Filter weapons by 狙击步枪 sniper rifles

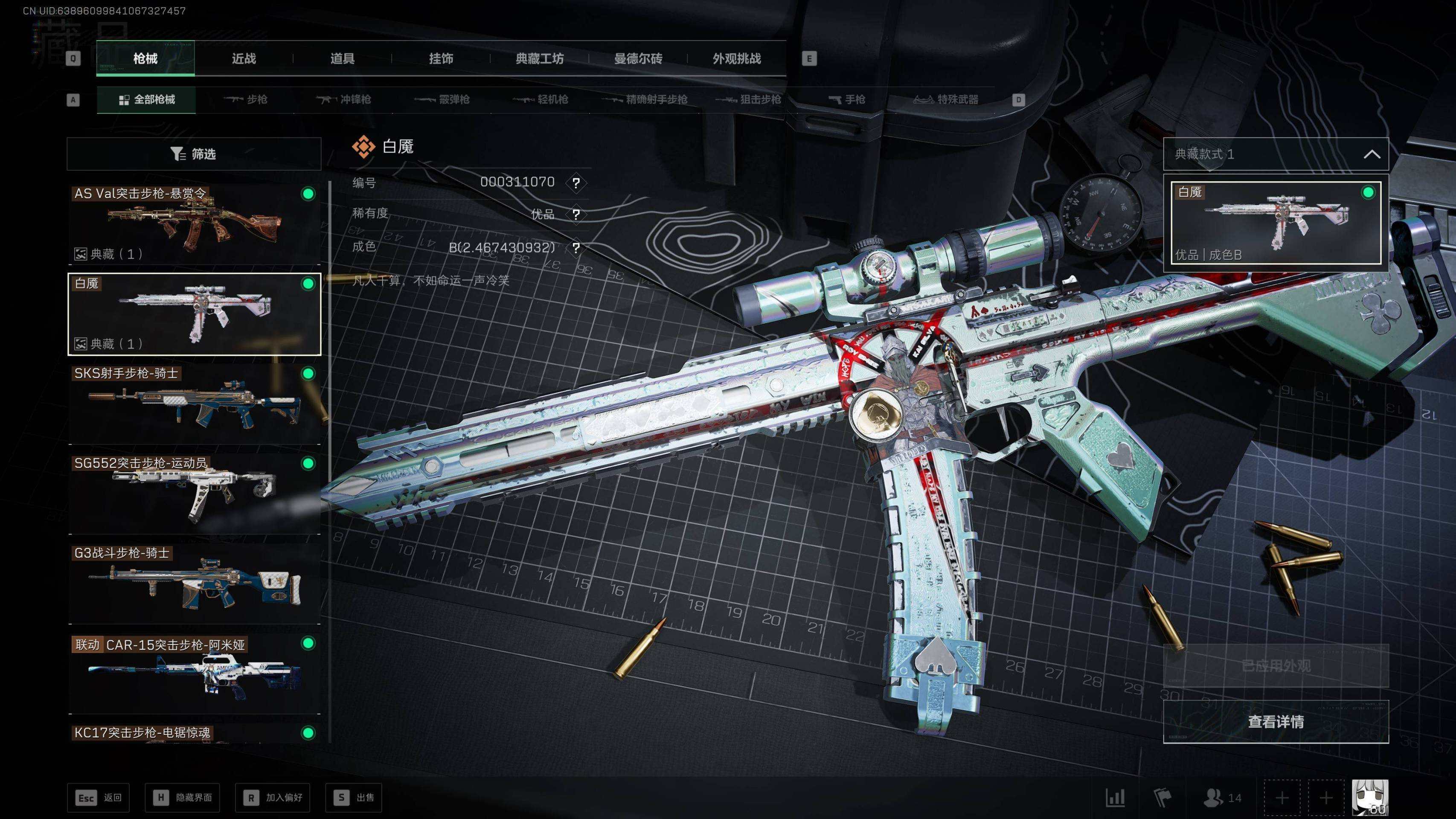[x=748, y=99]
